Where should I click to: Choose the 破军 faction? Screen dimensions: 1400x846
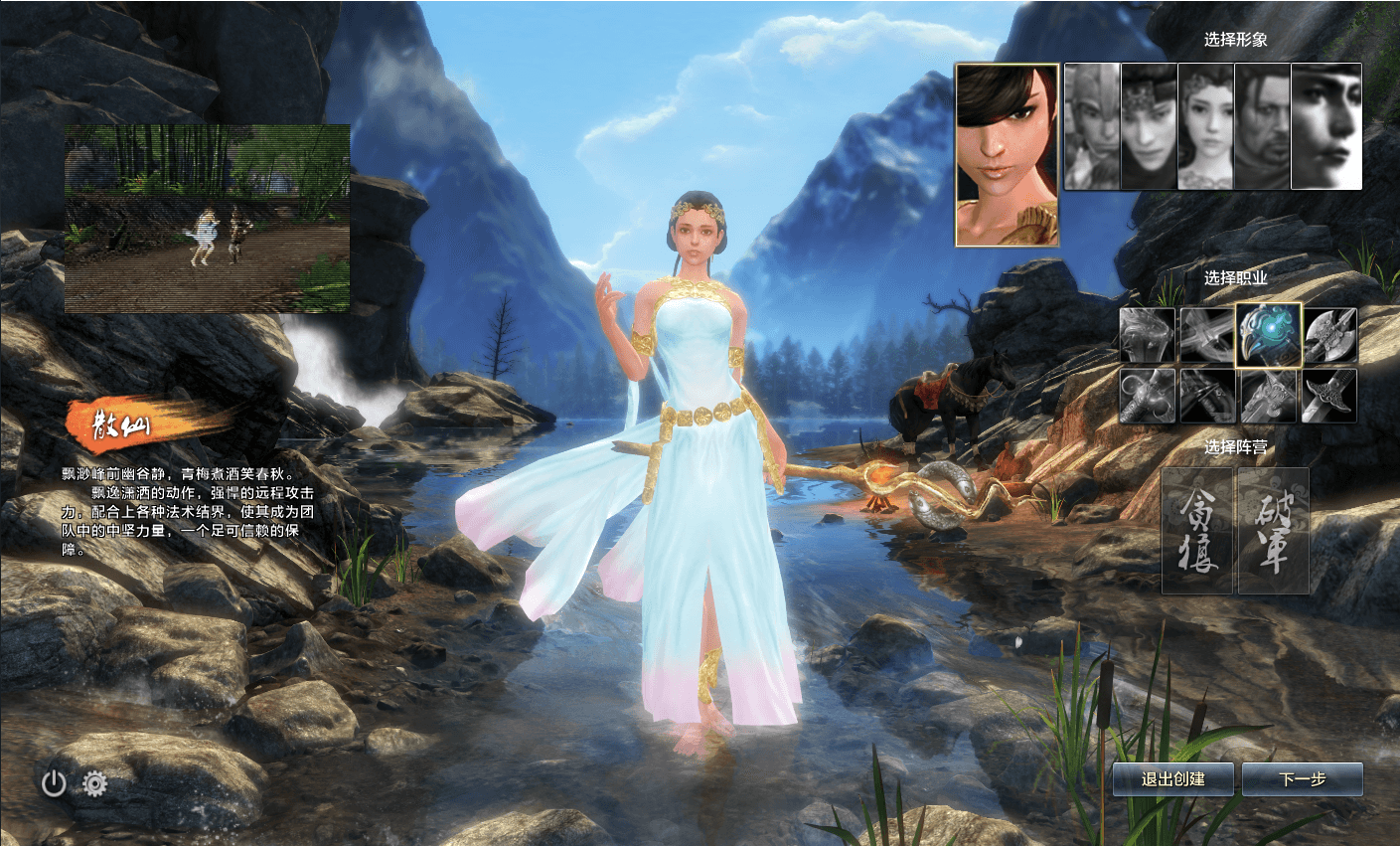pyautogui.click(x=1273, y=531)
